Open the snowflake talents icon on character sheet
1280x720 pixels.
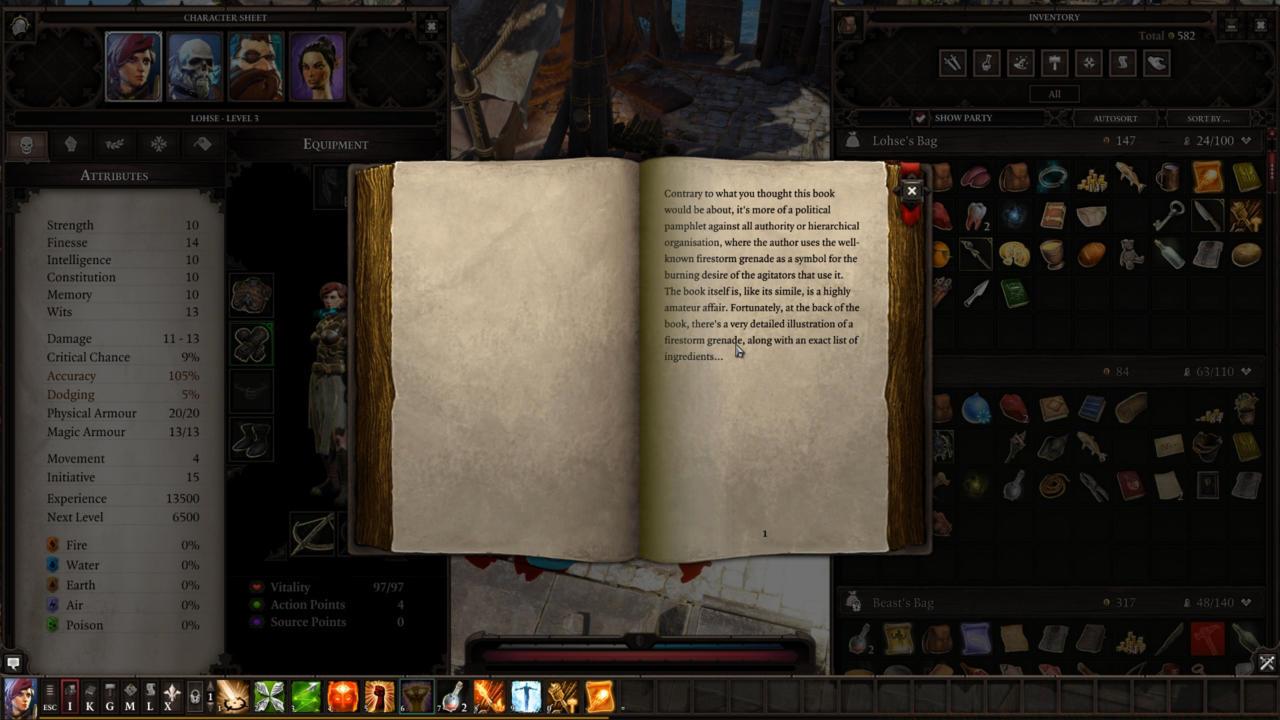click(159, 144)
